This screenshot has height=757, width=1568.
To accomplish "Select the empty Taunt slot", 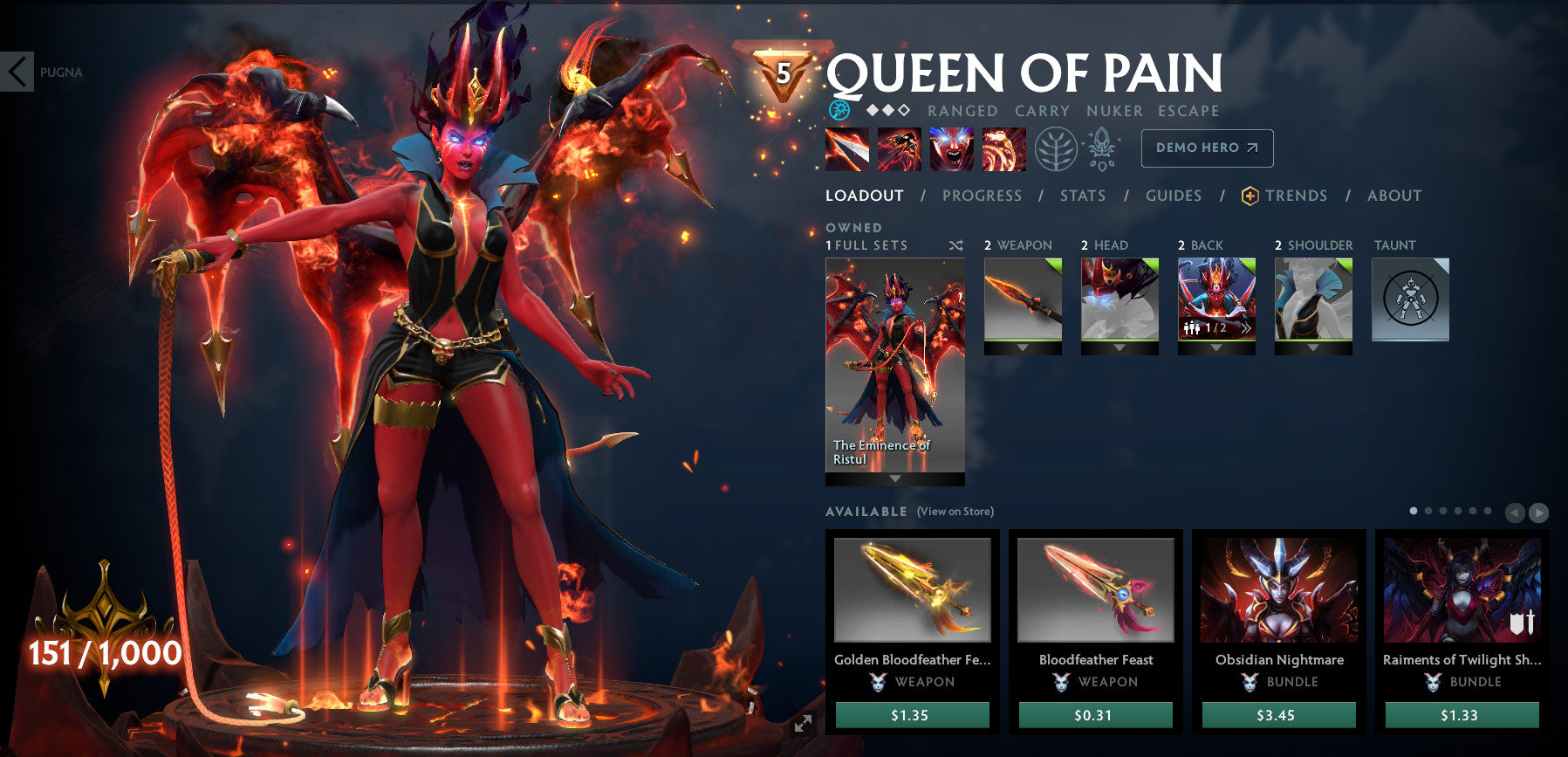I will tap(1411, 299).
